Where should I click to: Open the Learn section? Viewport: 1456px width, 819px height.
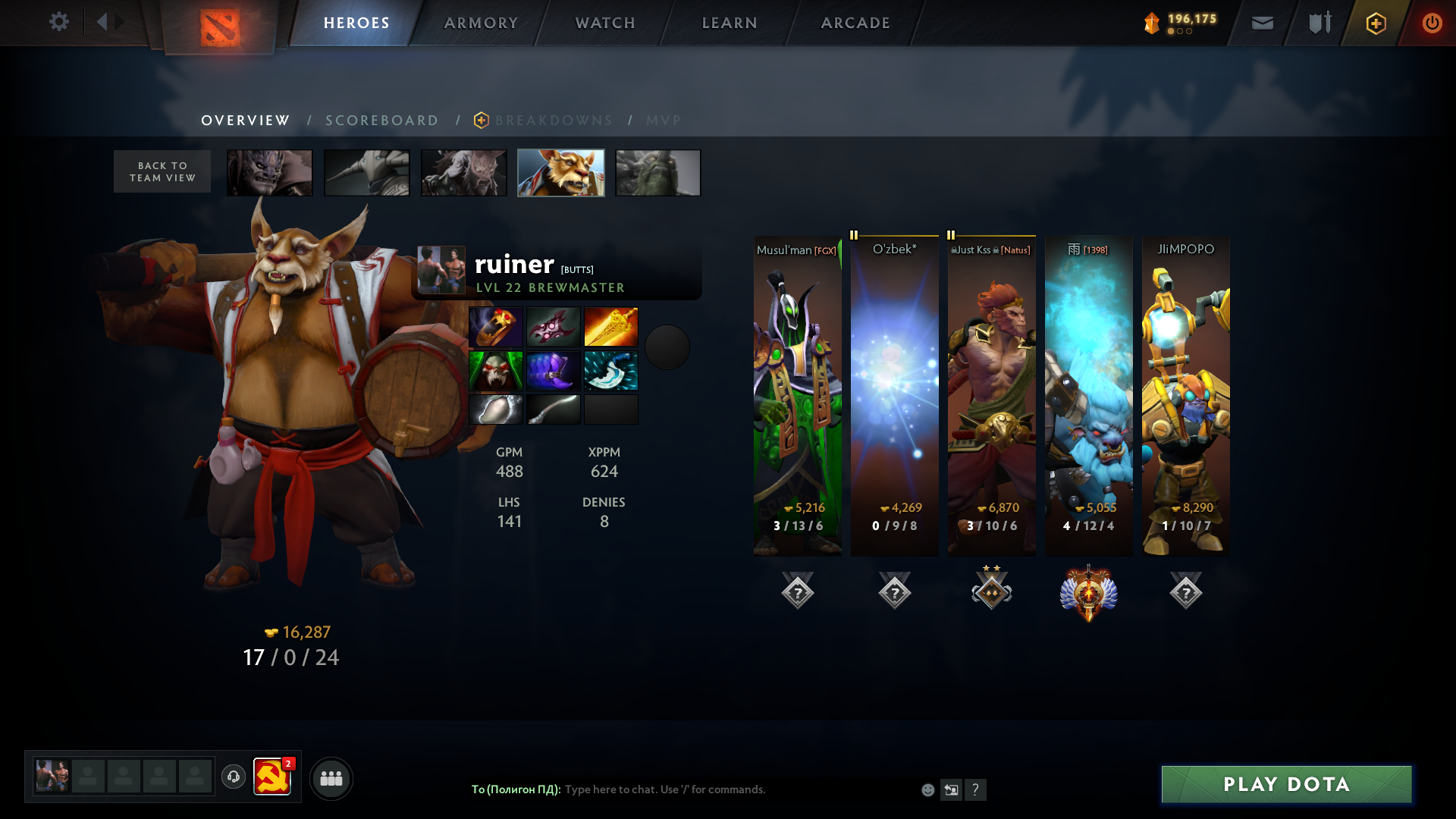[x=730, y=23]
